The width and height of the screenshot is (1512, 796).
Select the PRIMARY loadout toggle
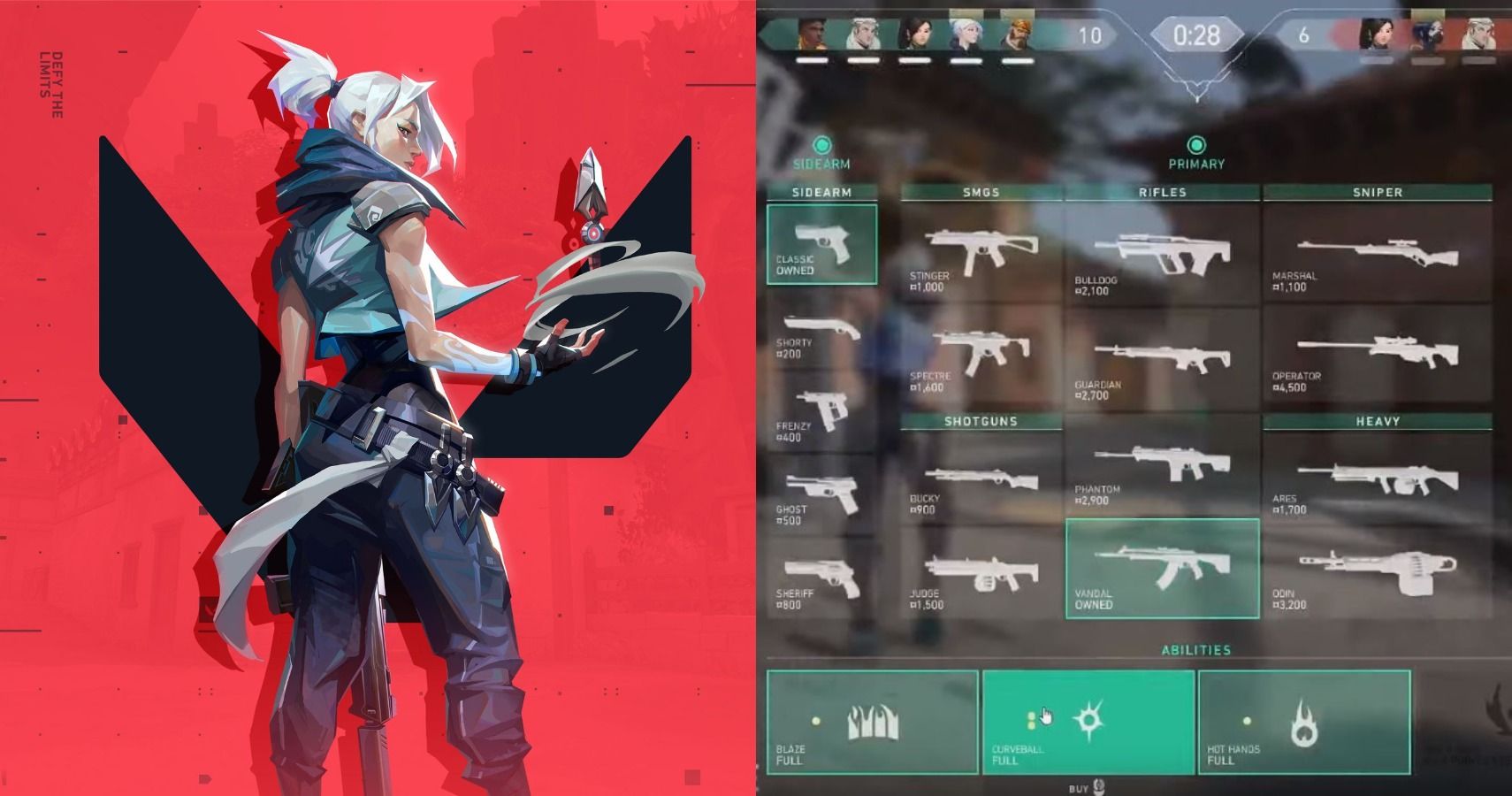pyautogui.click(x=1198, y=150)
